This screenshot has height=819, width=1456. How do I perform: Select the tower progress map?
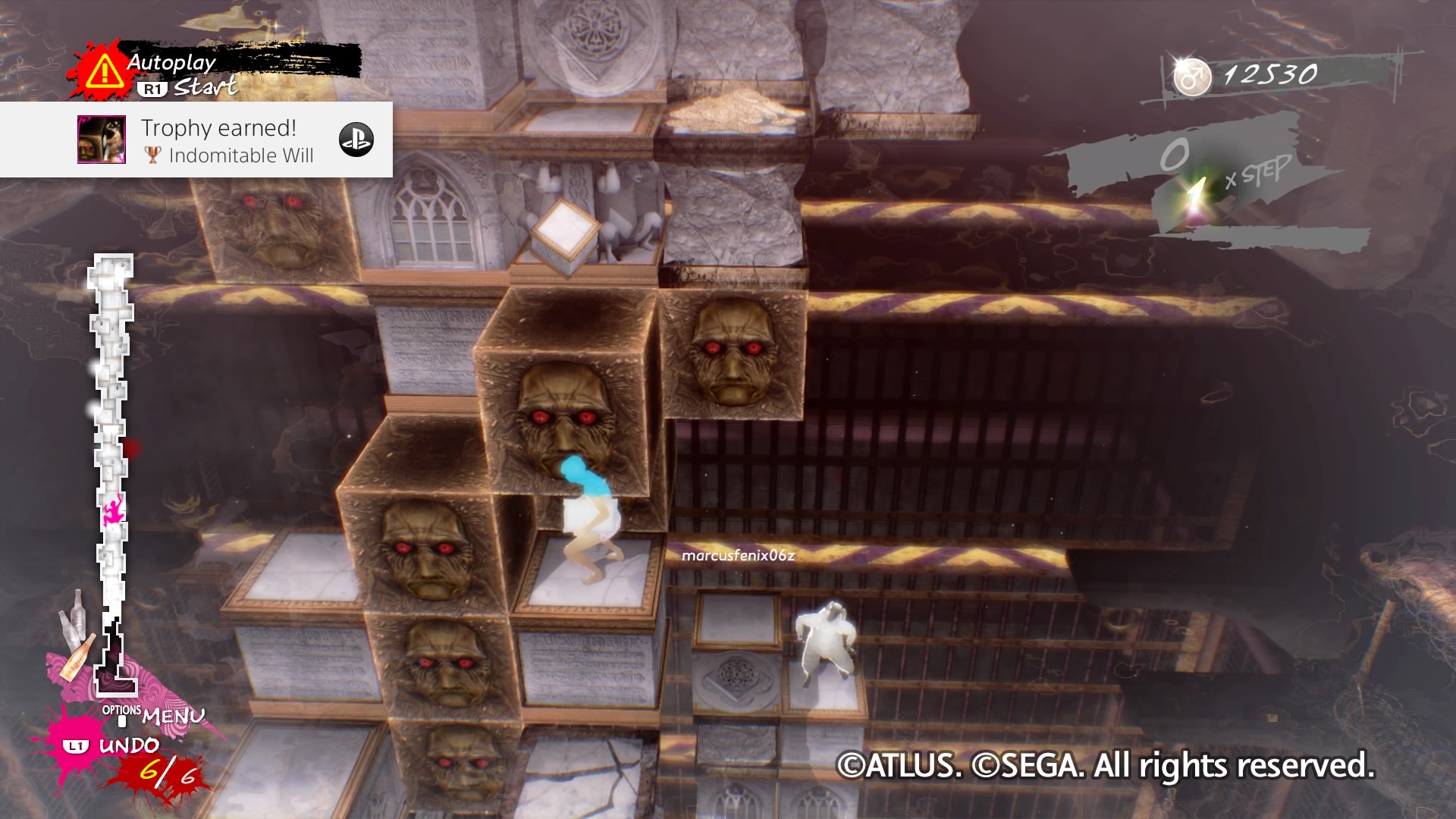point(112,470)
